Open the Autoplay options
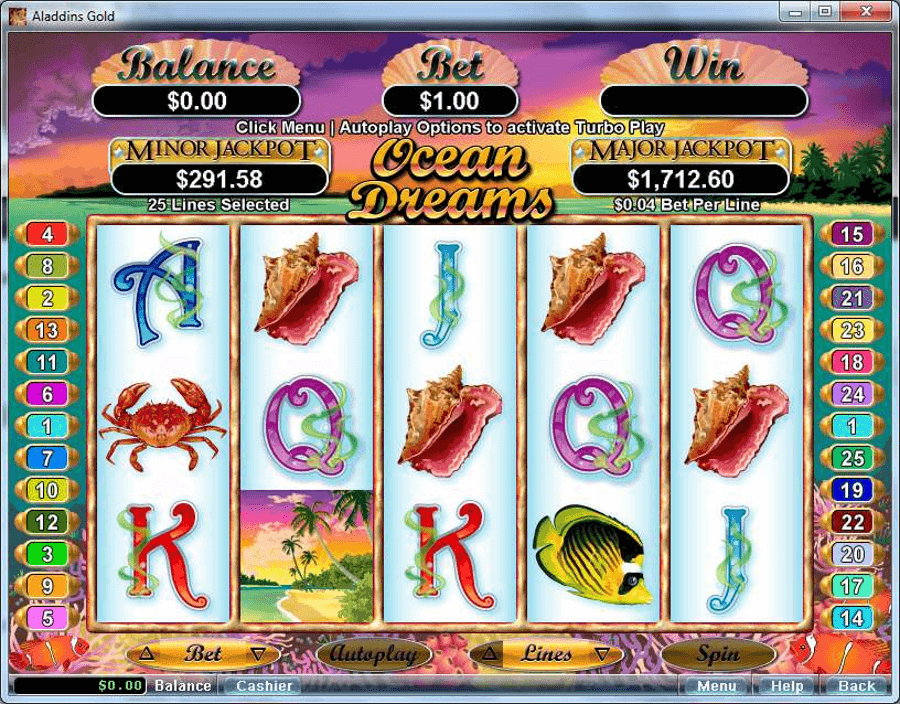Screen dimensions: 900x704 [x=374, y=654]
